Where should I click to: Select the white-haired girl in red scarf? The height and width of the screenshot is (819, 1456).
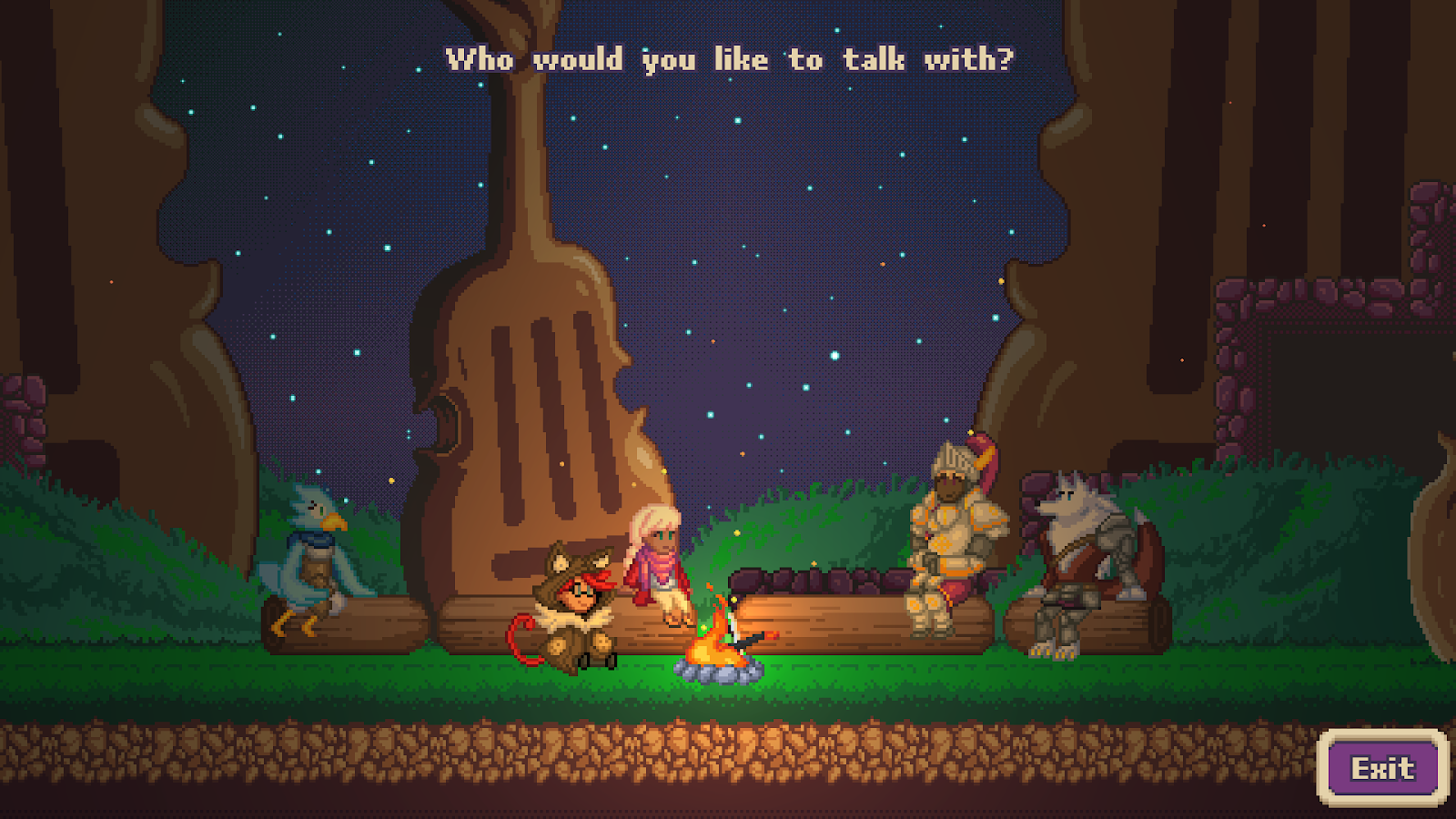tap(659, 564)
